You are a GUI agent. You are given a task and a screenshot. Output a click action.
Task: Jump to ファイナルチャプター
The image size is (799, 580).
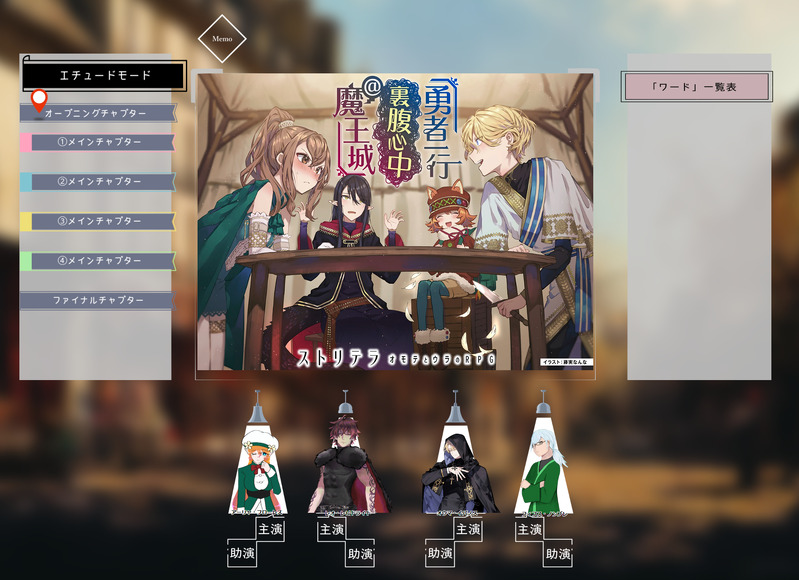coord(98,300)
